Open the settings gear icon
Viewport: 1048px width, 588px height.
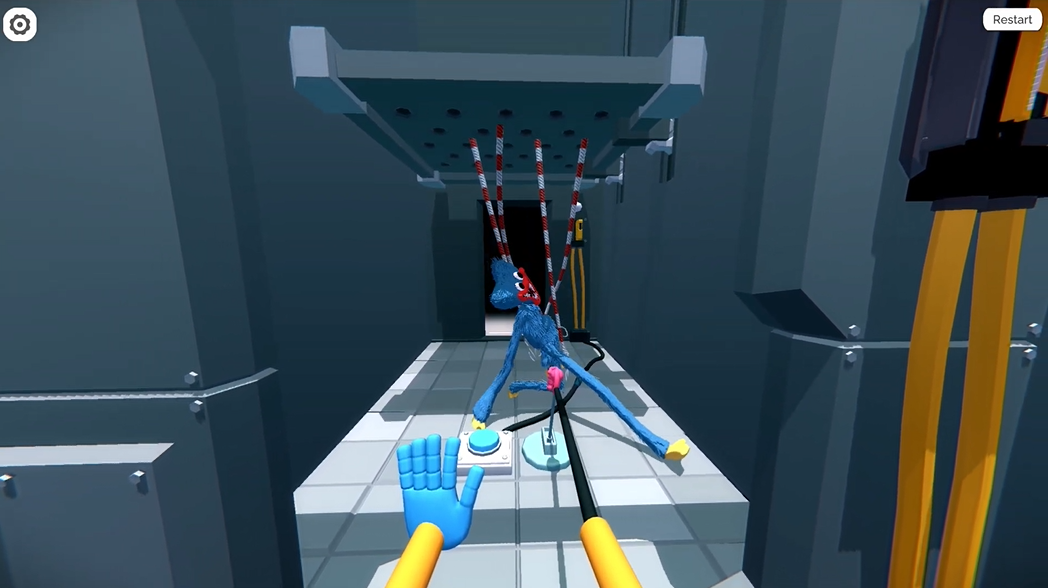[x=20, y=25]
